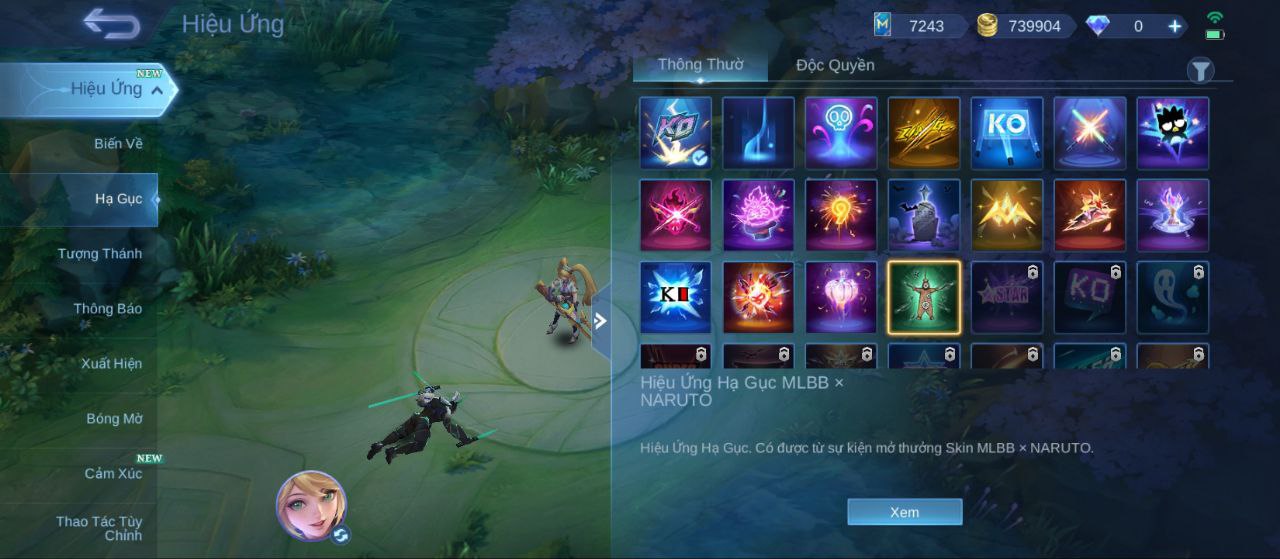Select the Bóng Mờ category

pos(114,419)
